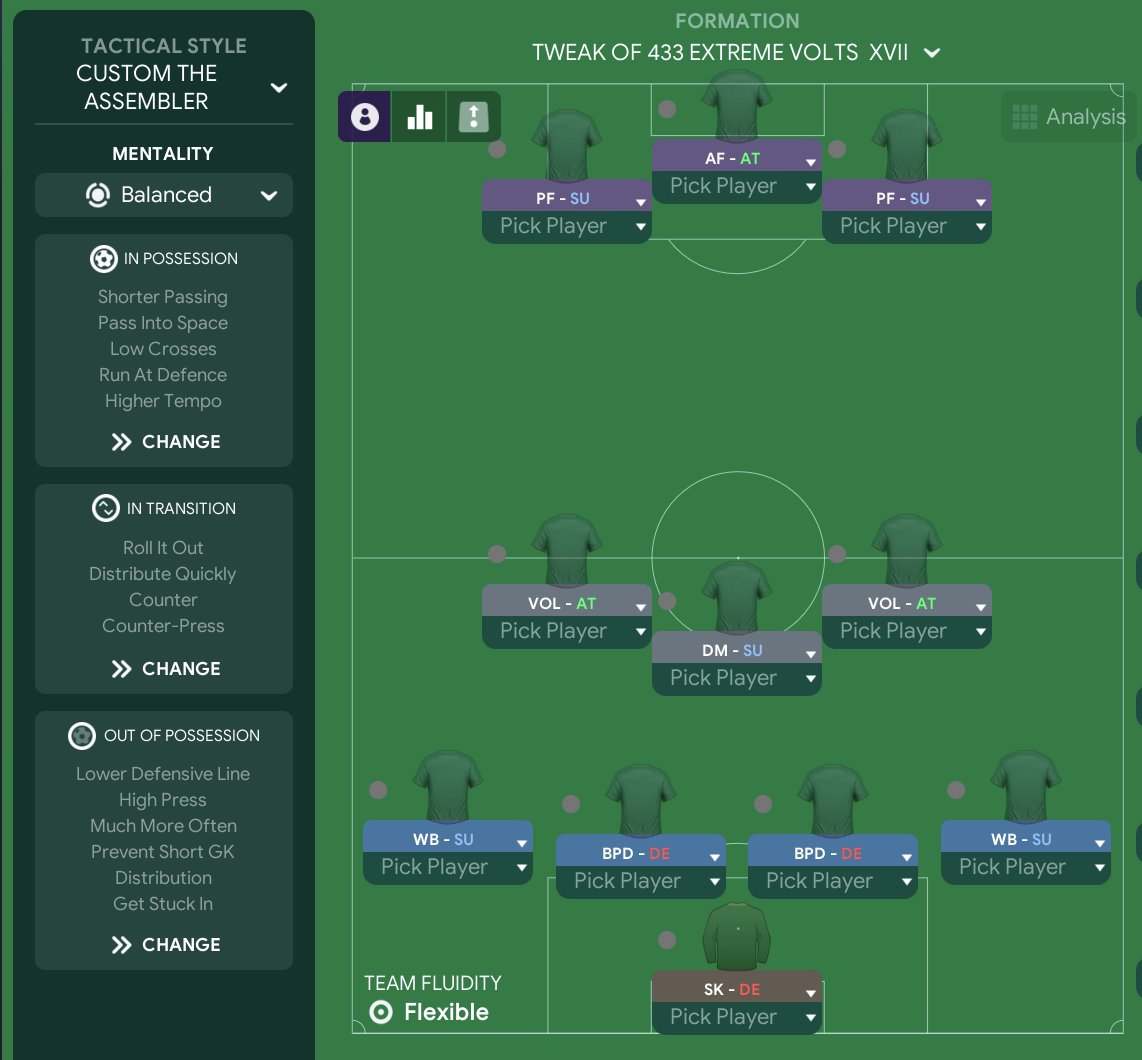Open the formation name dropdown

coord(932,53)
